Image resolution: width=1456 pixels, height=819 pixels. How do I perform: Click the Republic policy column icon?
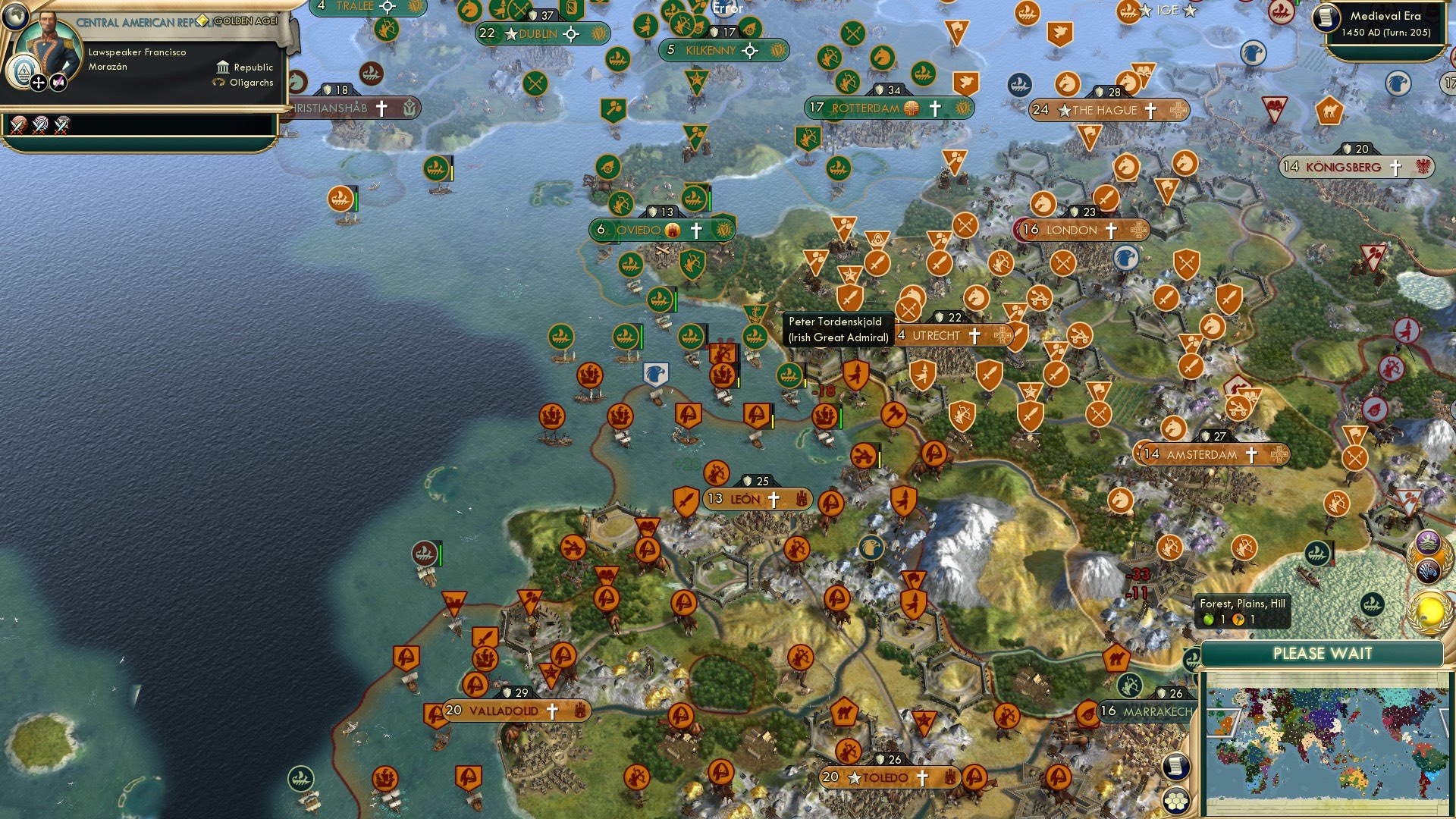(224, 68)
